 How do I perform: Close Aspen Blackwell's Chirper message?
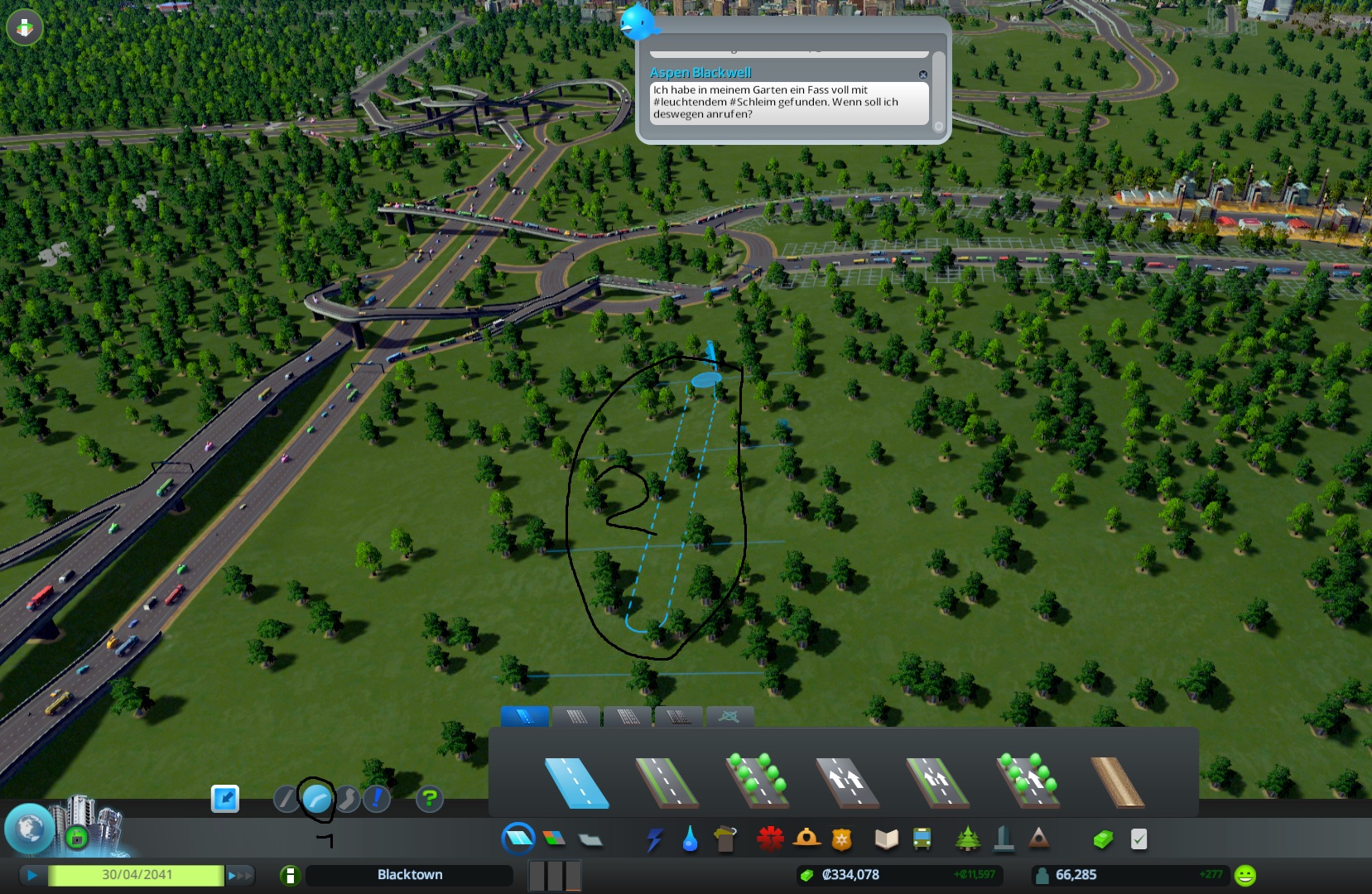[x=923, y=74]
